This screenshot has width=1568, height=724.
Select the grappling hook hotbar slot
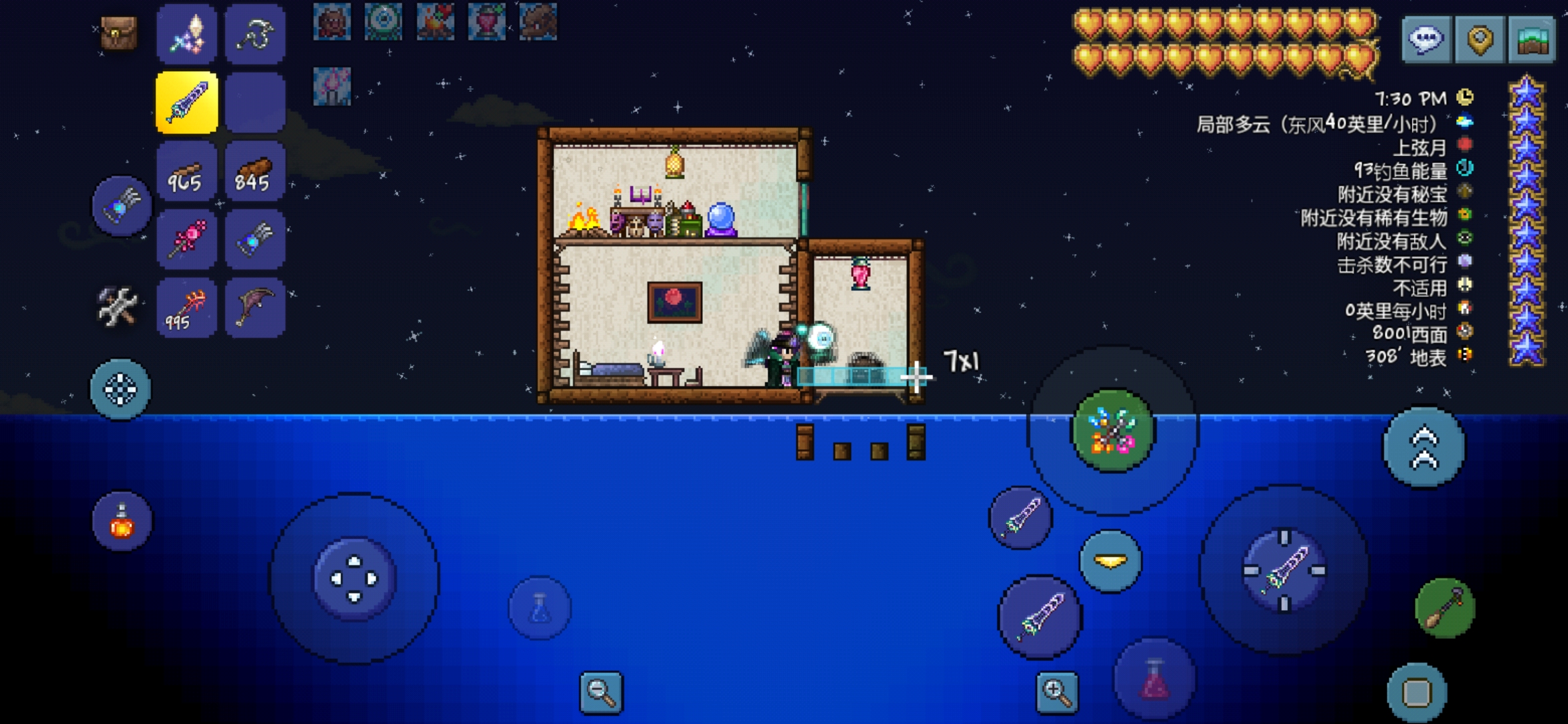pos(255,34)
